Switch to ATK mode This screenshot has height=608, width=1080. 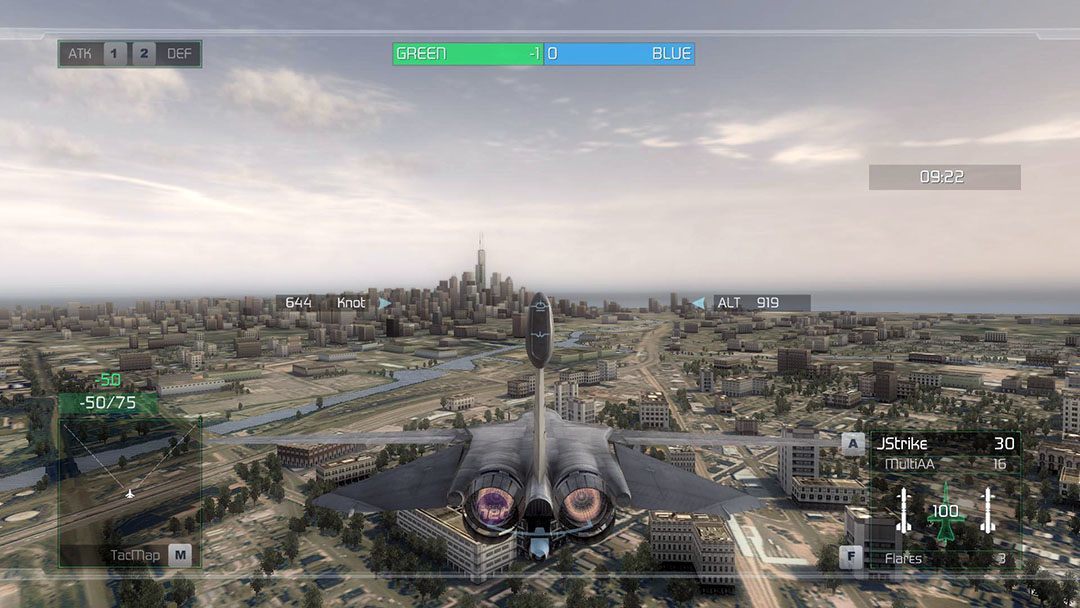tap(80, 54)
